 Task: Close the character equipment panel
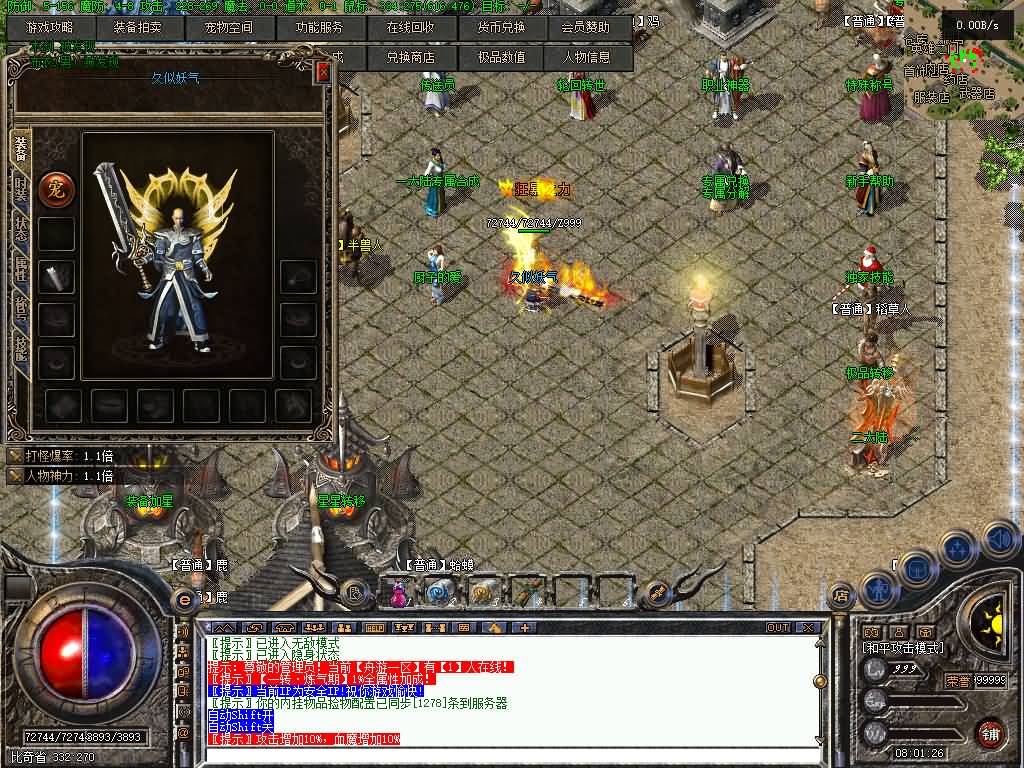[322, 72]
